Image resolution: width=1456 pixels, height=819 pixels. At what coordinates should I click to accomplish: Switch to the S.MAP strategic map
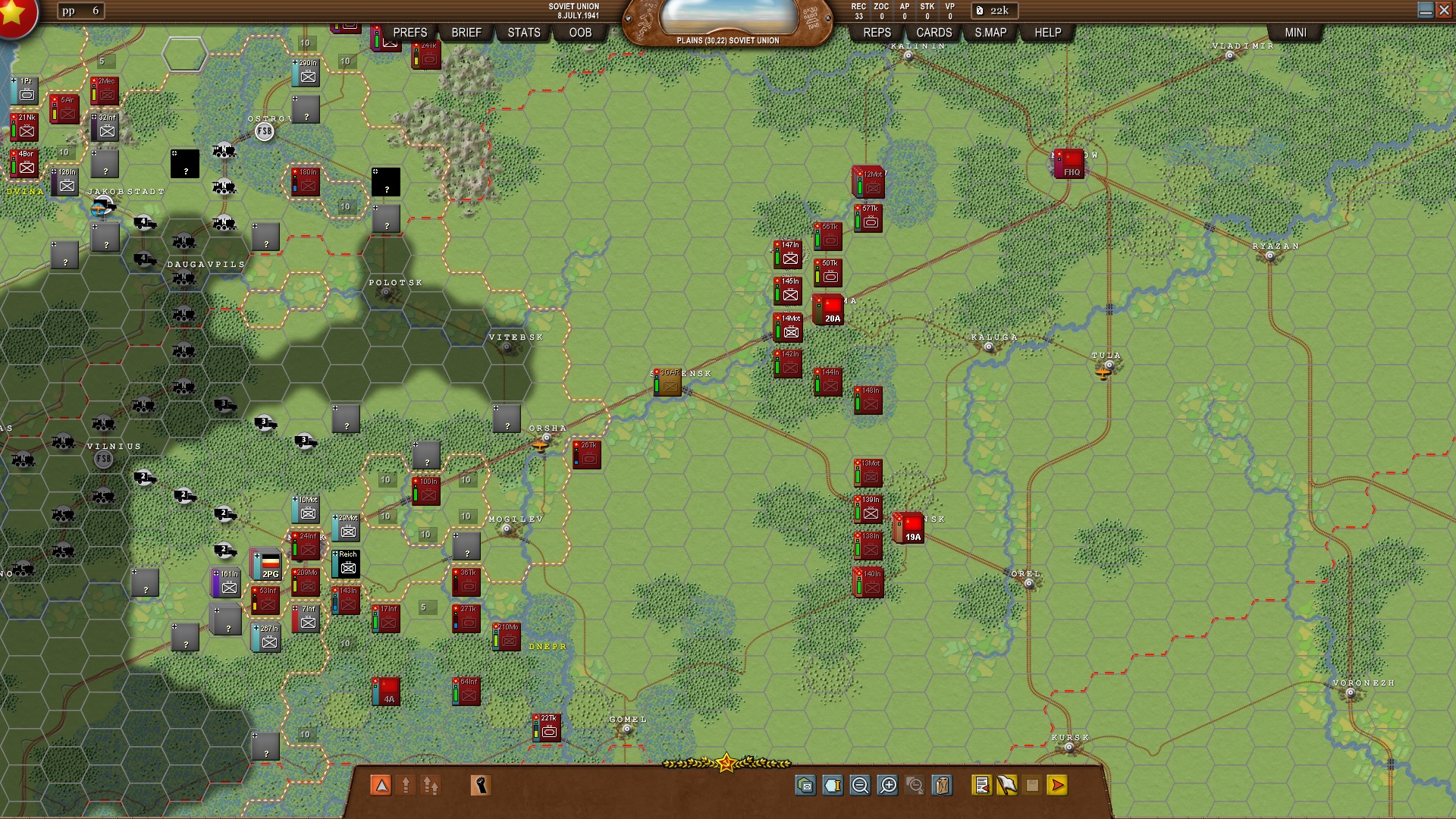click(x=990, y=33)
